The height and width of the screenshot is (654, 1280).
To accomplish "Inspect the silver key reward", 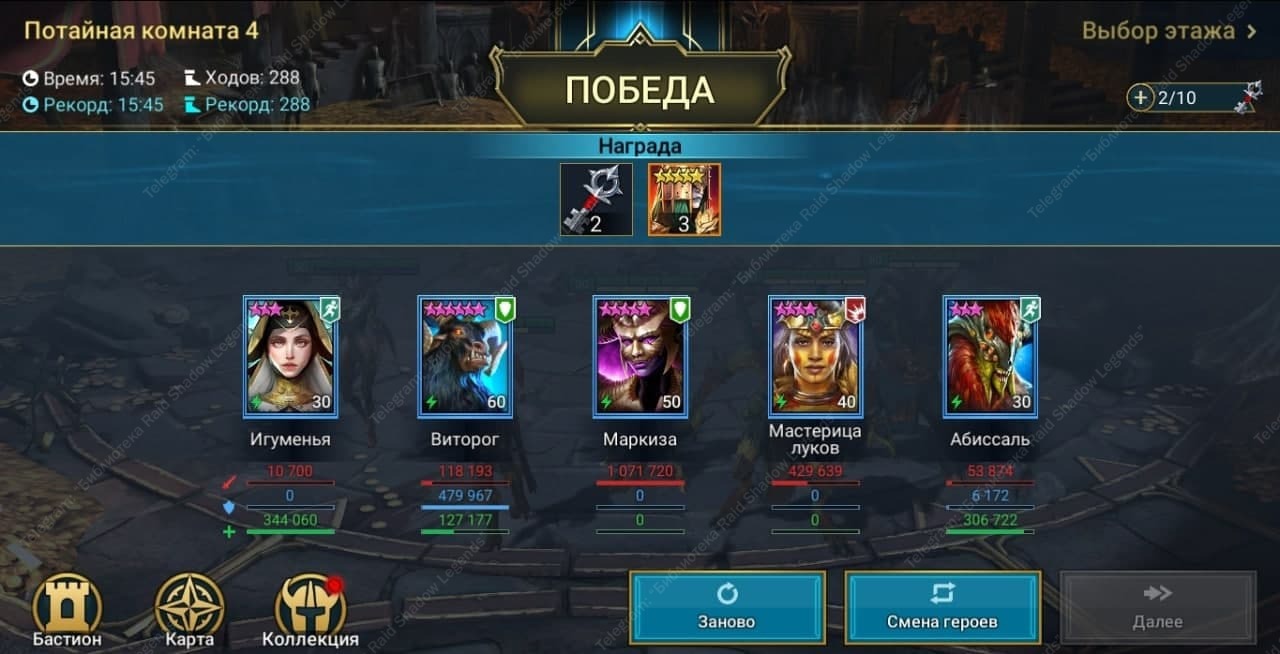I will click(596, 200).
